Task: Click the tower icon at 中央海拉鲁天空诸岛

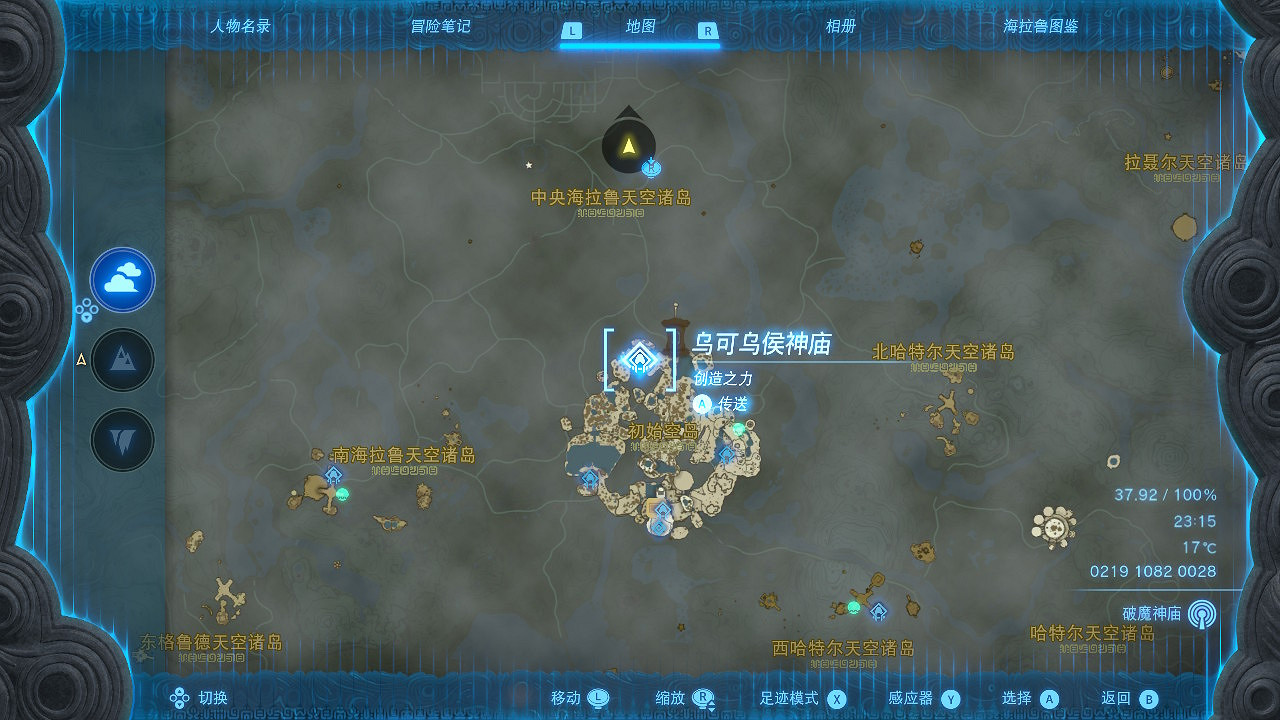Action: point(628,143)
